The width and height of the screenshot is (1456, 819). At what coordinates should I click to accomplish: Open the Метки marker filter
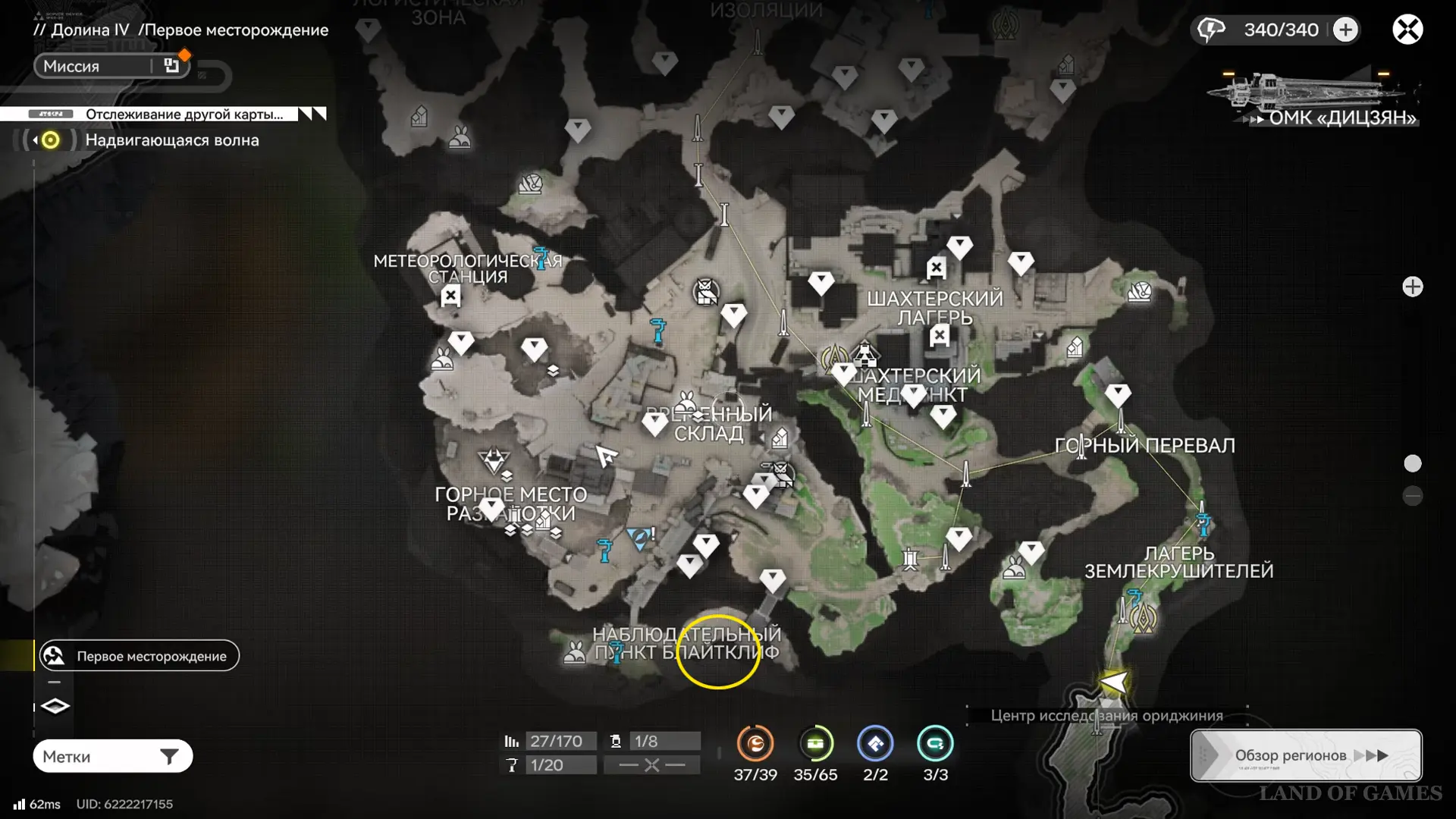[x=112, y=756]
